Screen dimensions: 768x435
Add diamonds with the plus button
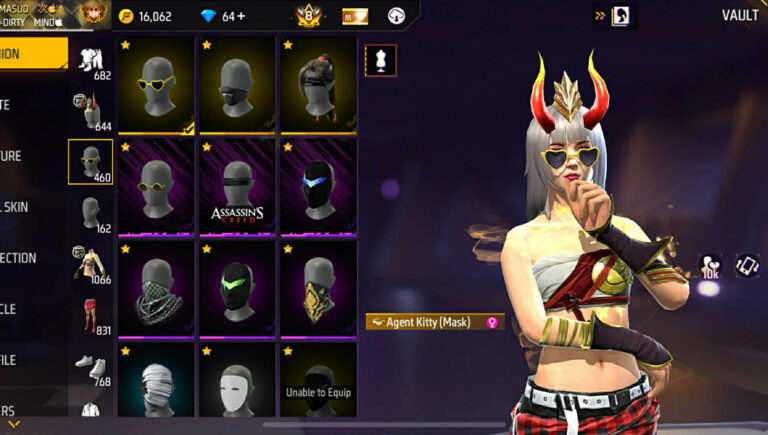point(241,16)
